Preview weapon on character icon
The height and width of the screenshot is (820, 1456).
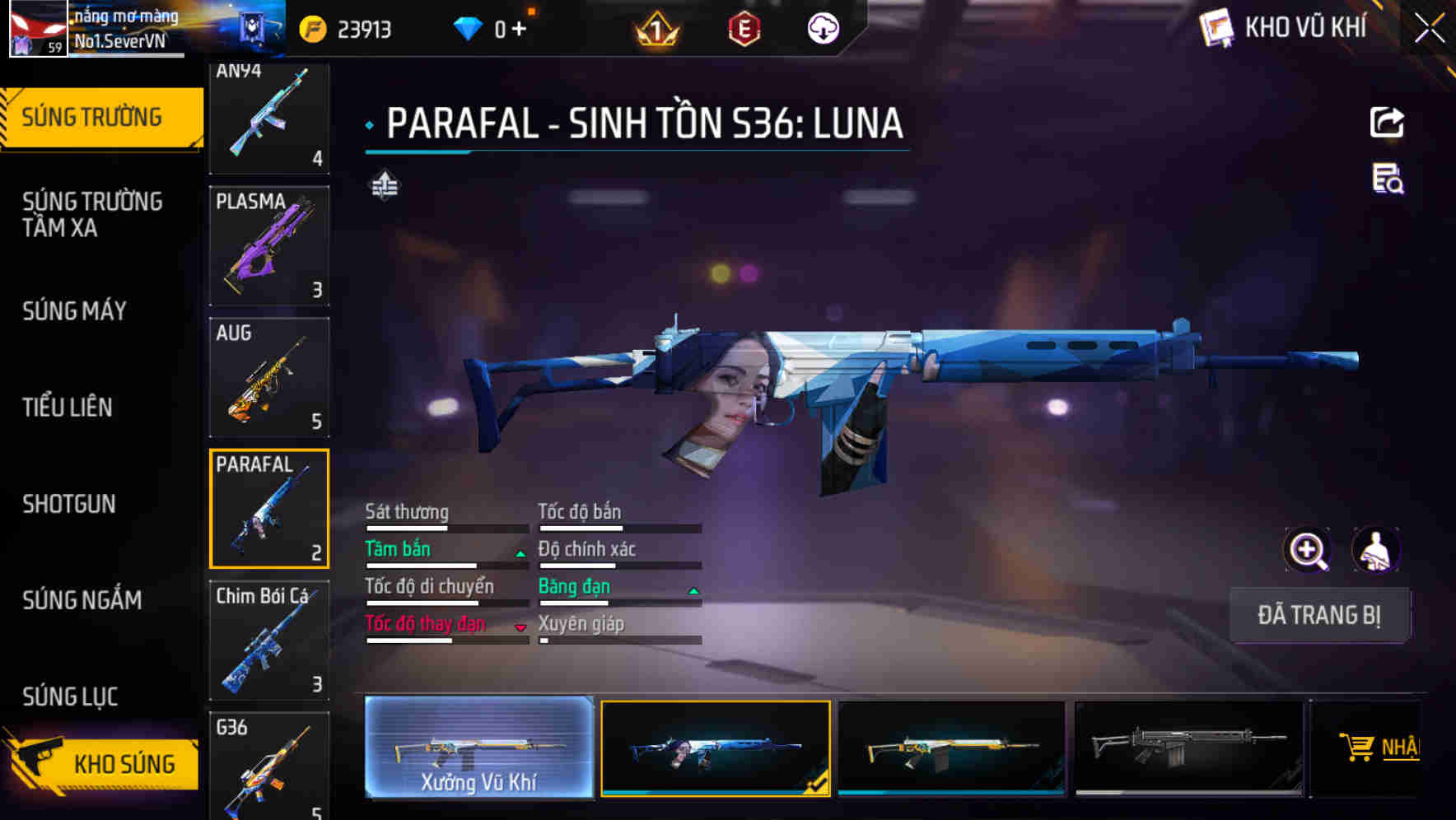click(x=1375, y=549)
